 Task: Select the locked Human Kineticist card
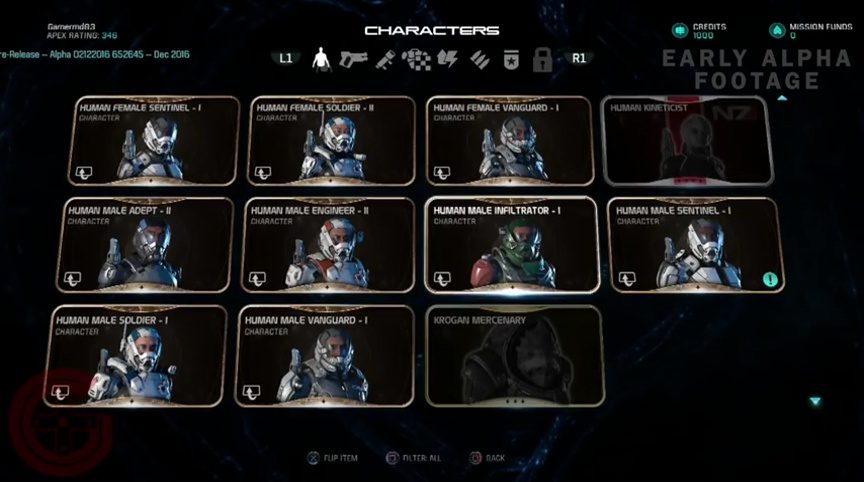(x=687, y=141)
